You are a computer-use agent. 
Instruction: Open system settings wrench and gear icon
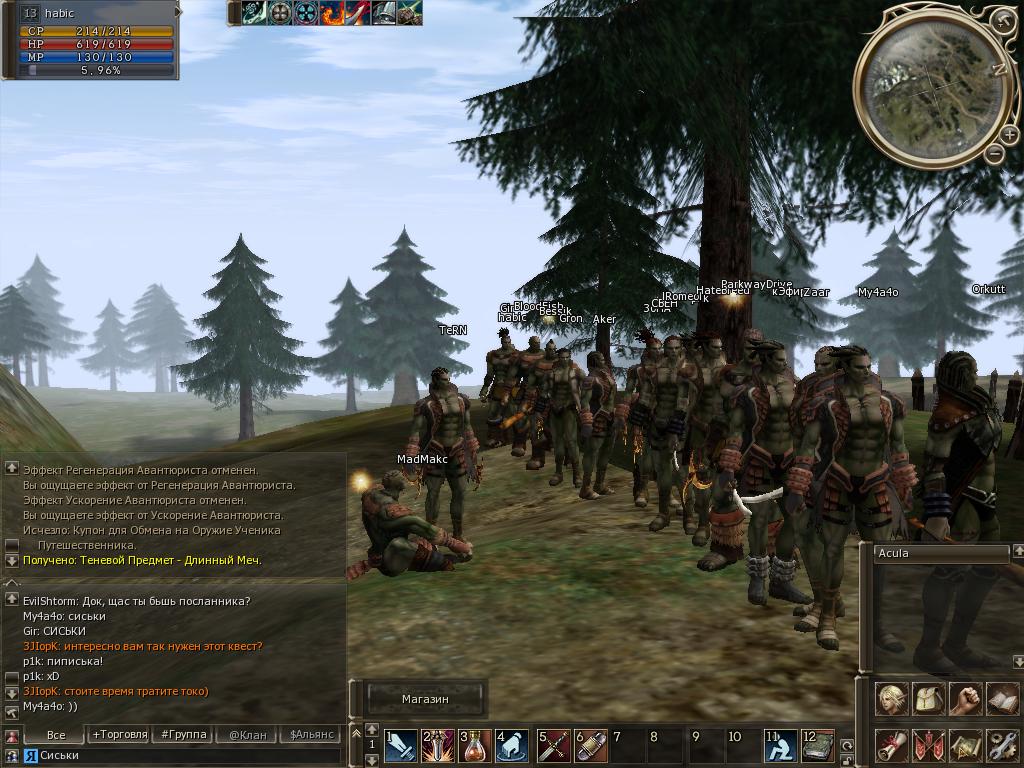coord(1001,746)
